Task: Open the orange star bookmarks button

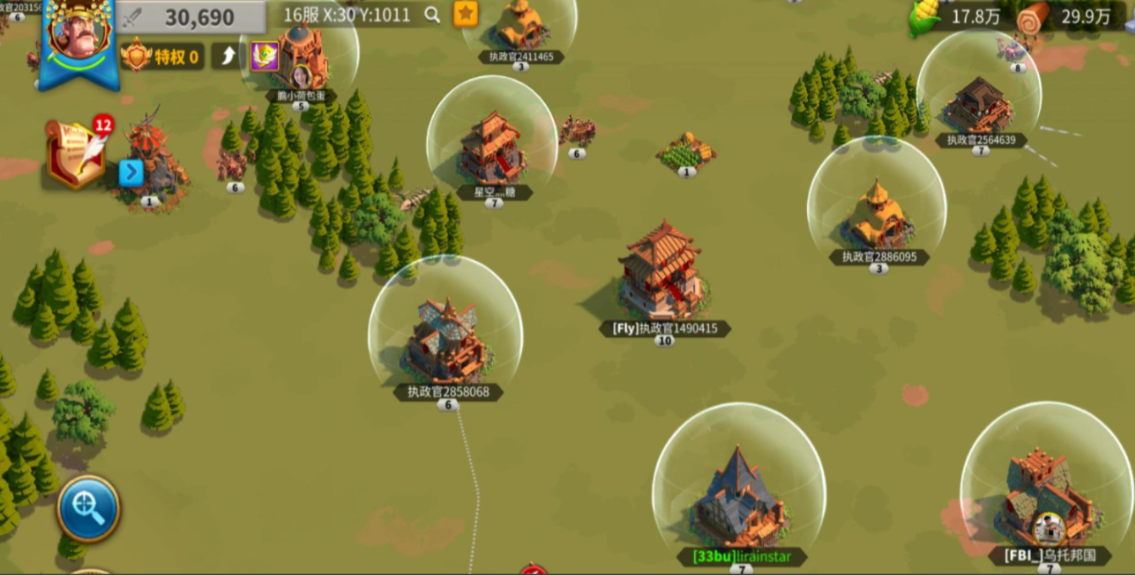Action: 465,14
